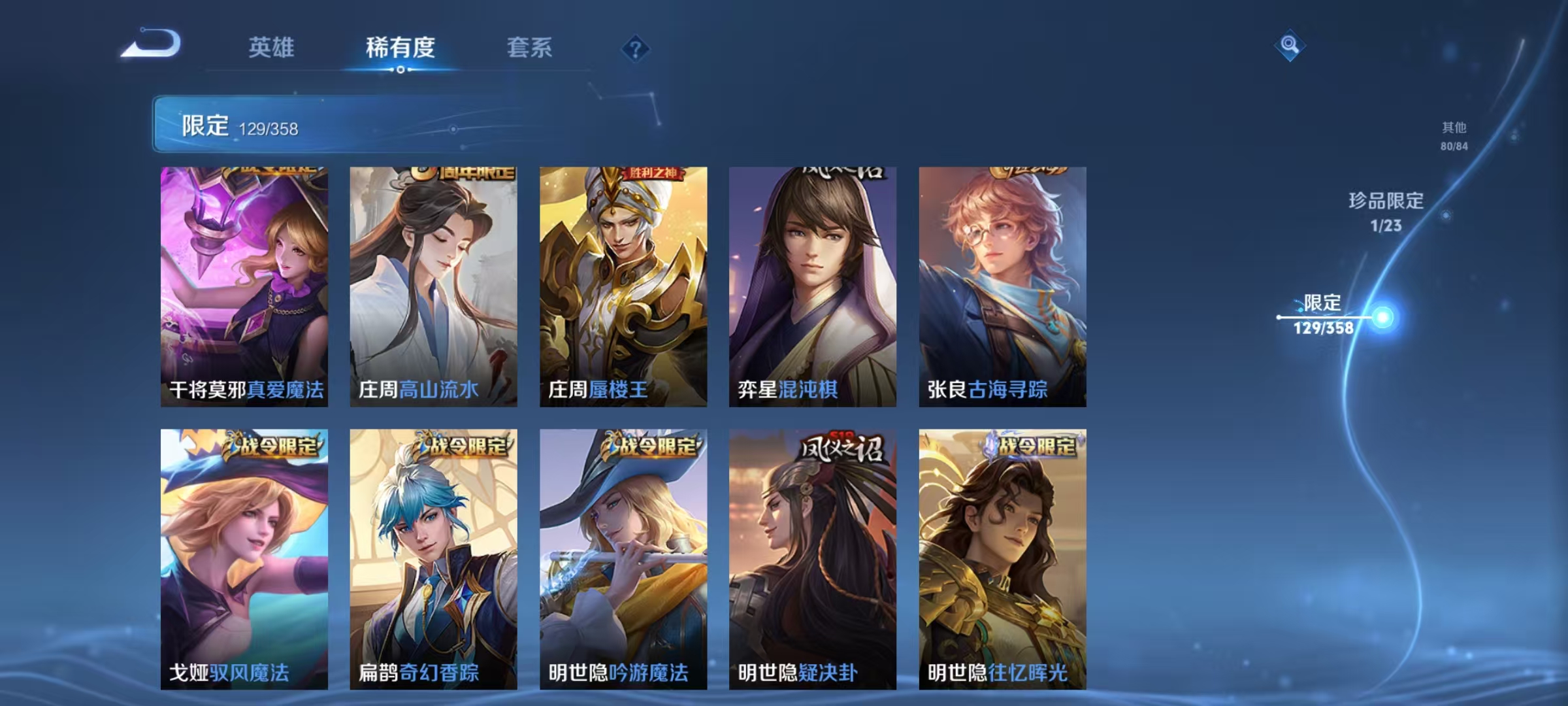The image size is (1568, 706).
Task: Switch to the 套系 tab
Action: (x=530, y=47)
